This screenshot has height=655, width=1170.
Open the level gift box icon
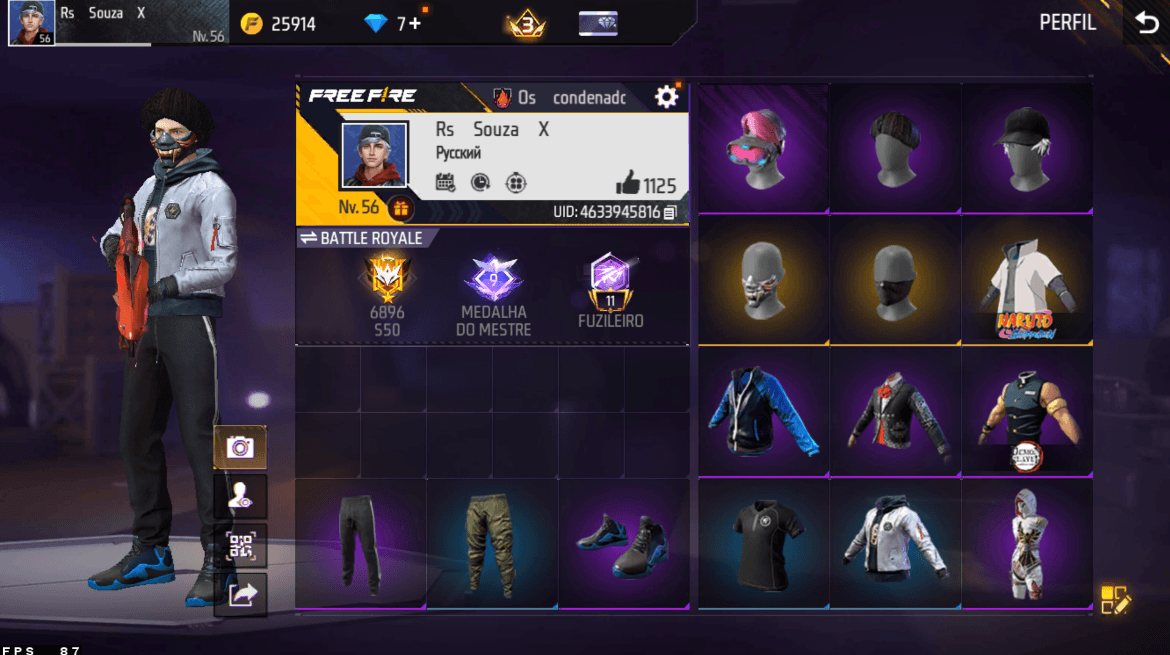pyautogui.click(x=400, y=208)
